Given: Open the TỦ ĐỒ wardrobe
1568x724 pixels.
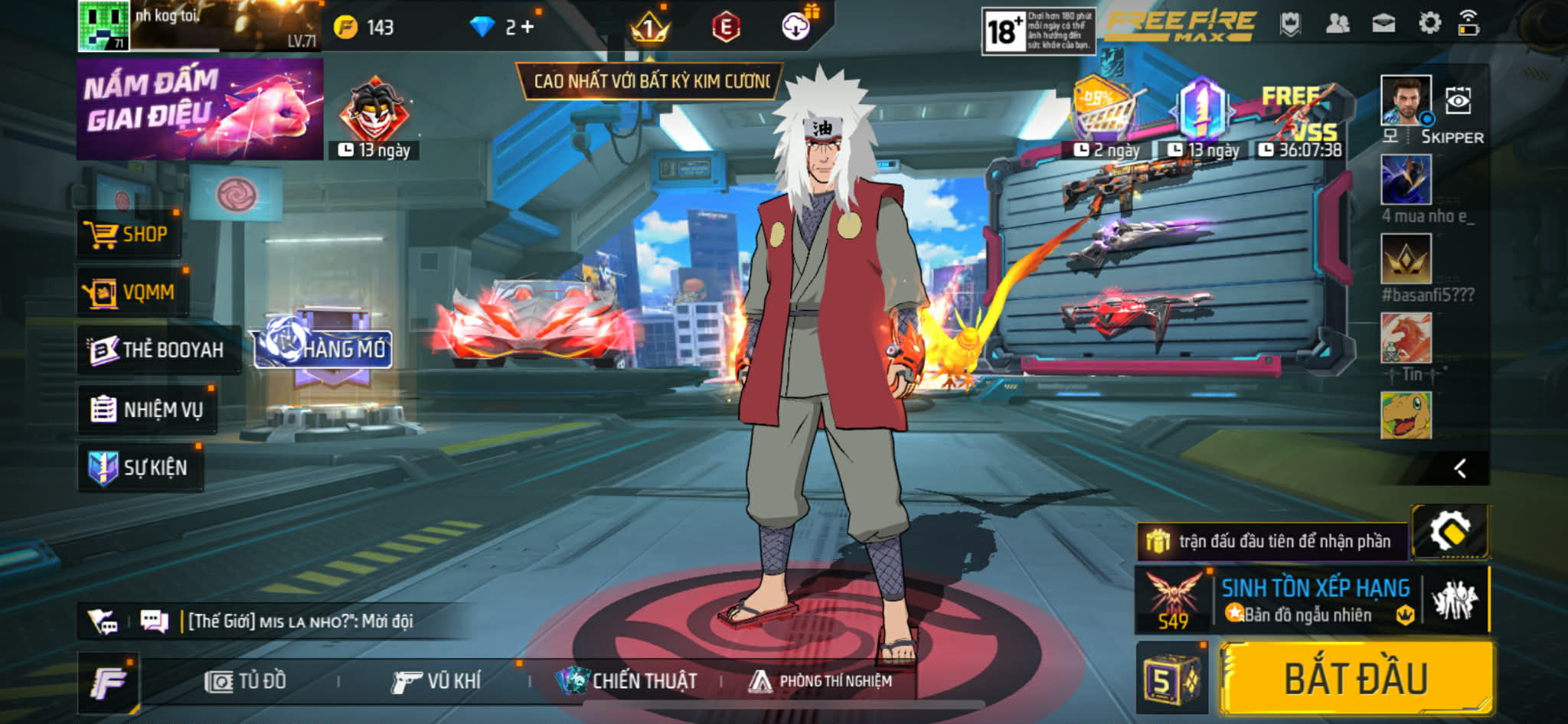Looking at the screenshot, I should (246, 681).
